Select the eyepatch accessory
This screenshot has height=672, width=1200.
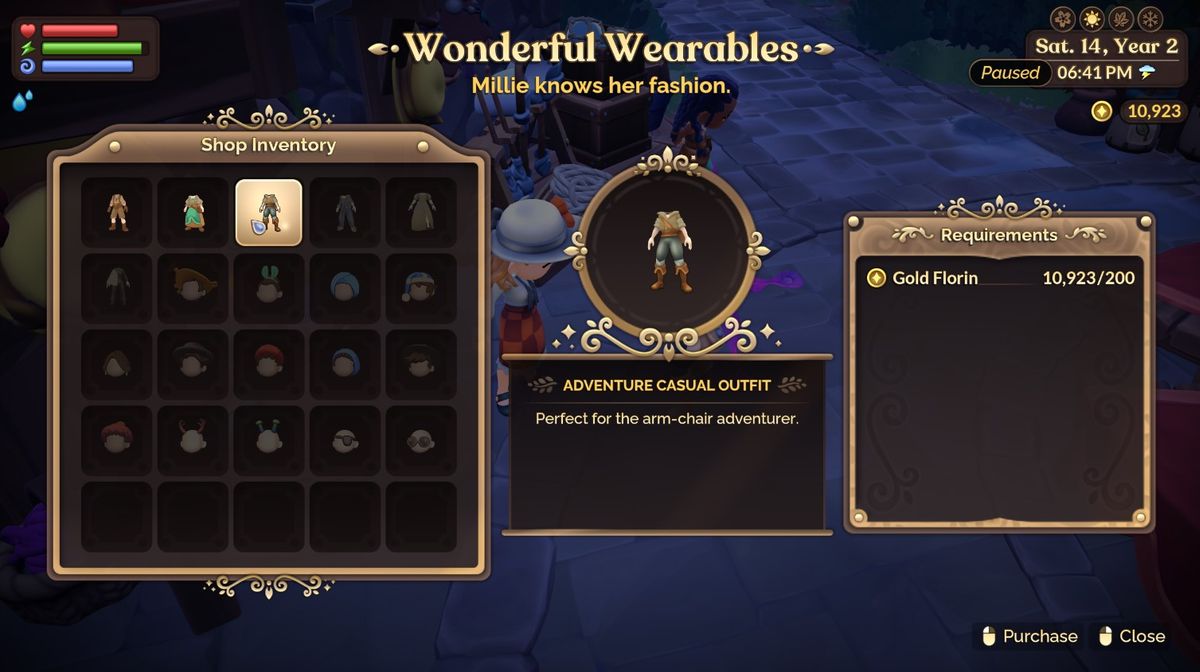click(x=345, y=440)
